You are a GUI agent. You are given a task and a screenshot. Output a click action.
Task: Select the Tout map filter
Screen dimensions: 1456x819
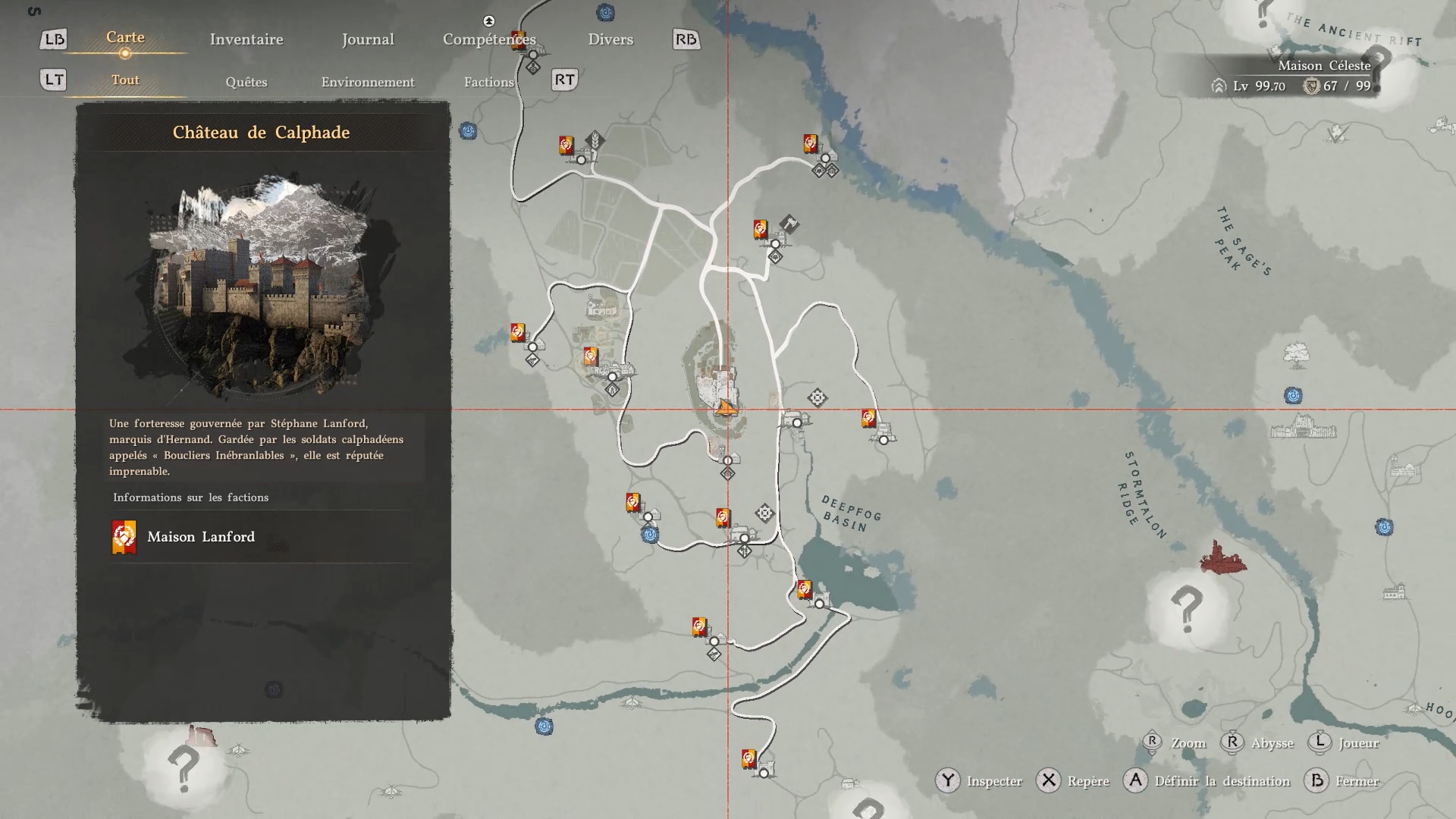125,80
